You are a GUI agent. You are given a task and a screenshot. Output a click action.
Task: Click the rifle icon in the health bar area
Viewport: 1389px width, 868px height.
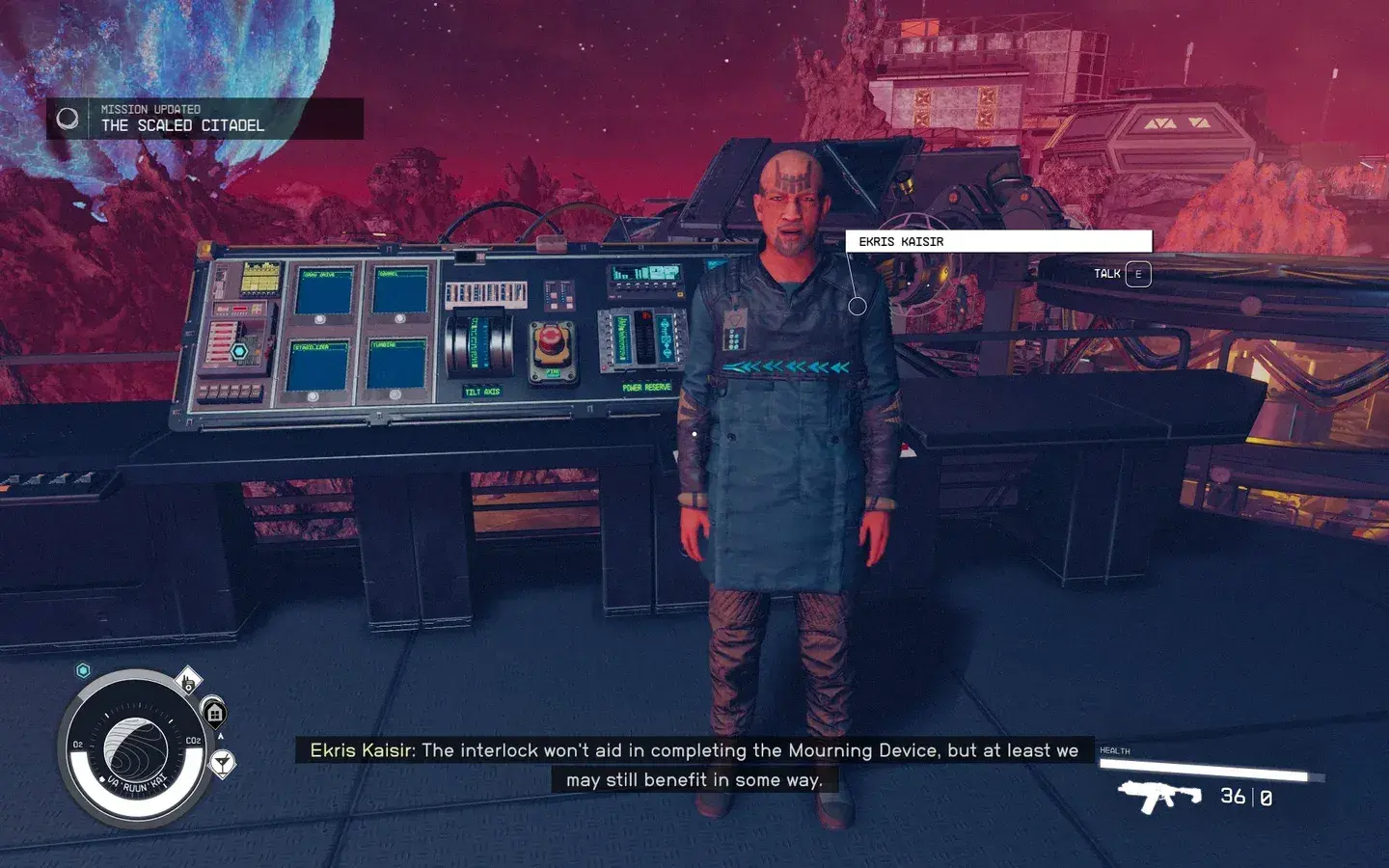tap(1160, 797)
